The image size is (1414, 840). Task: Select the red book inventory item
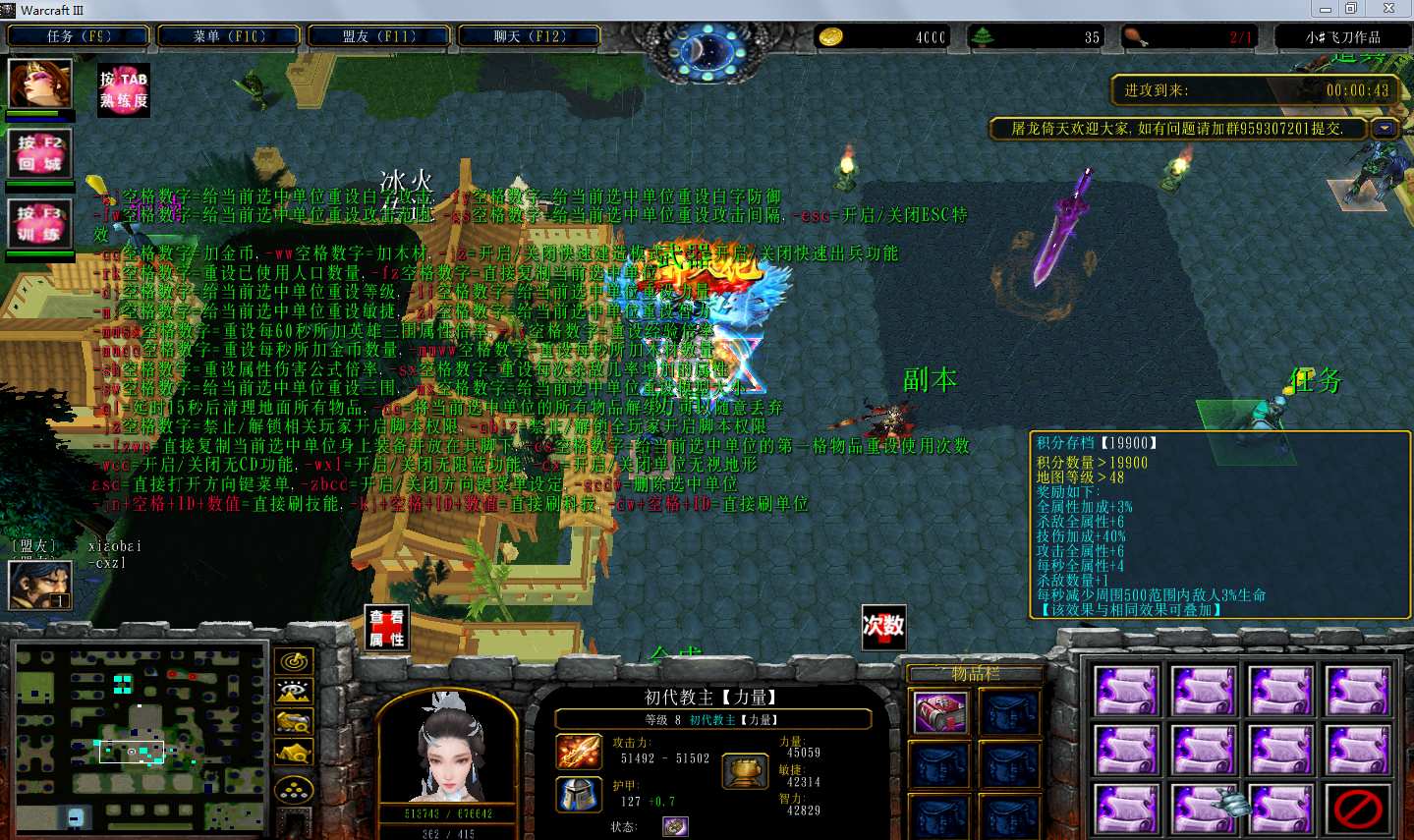940,712
